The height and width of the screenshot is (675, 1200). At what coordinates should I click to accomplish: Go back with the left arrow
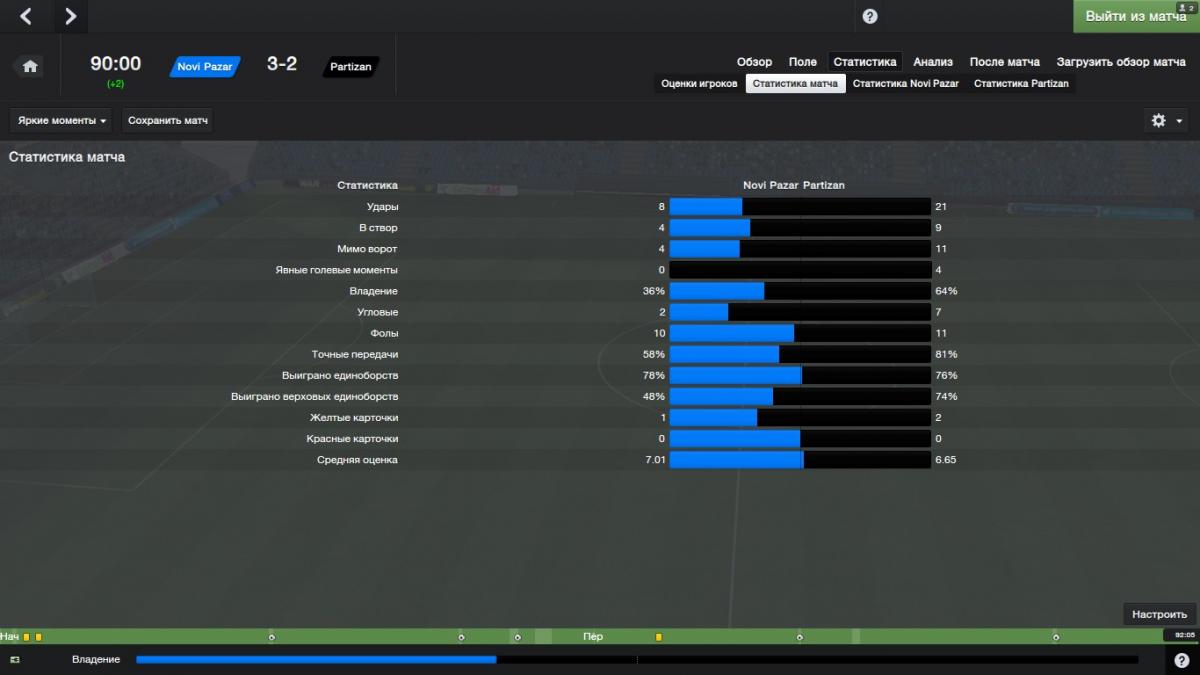coord(26,16)
